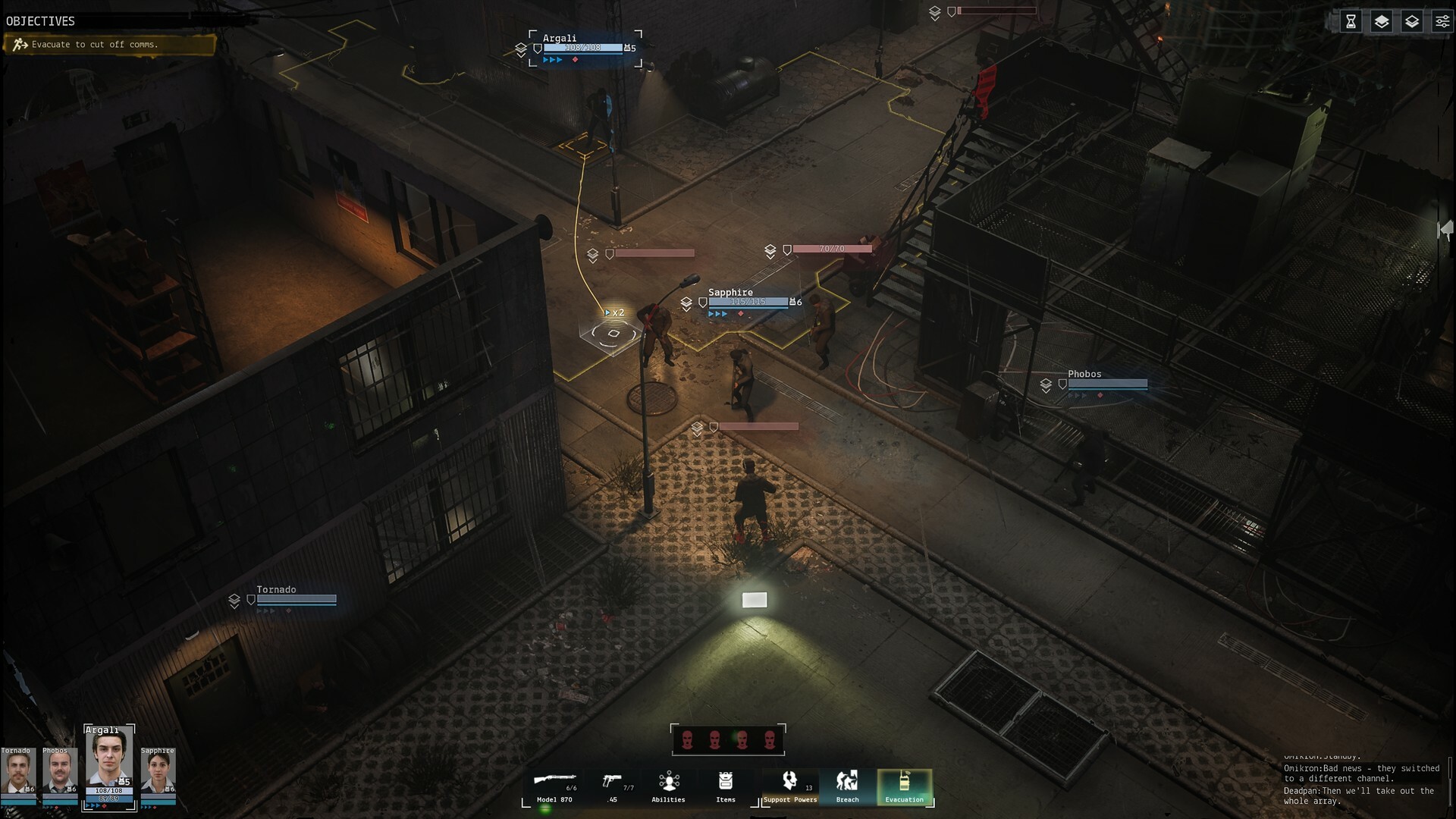Collapse the chevron next to Phobos' nameplate
The width and height of the screenshot is (1456, 819).
pyautogui.click(x=1045, y=384)
